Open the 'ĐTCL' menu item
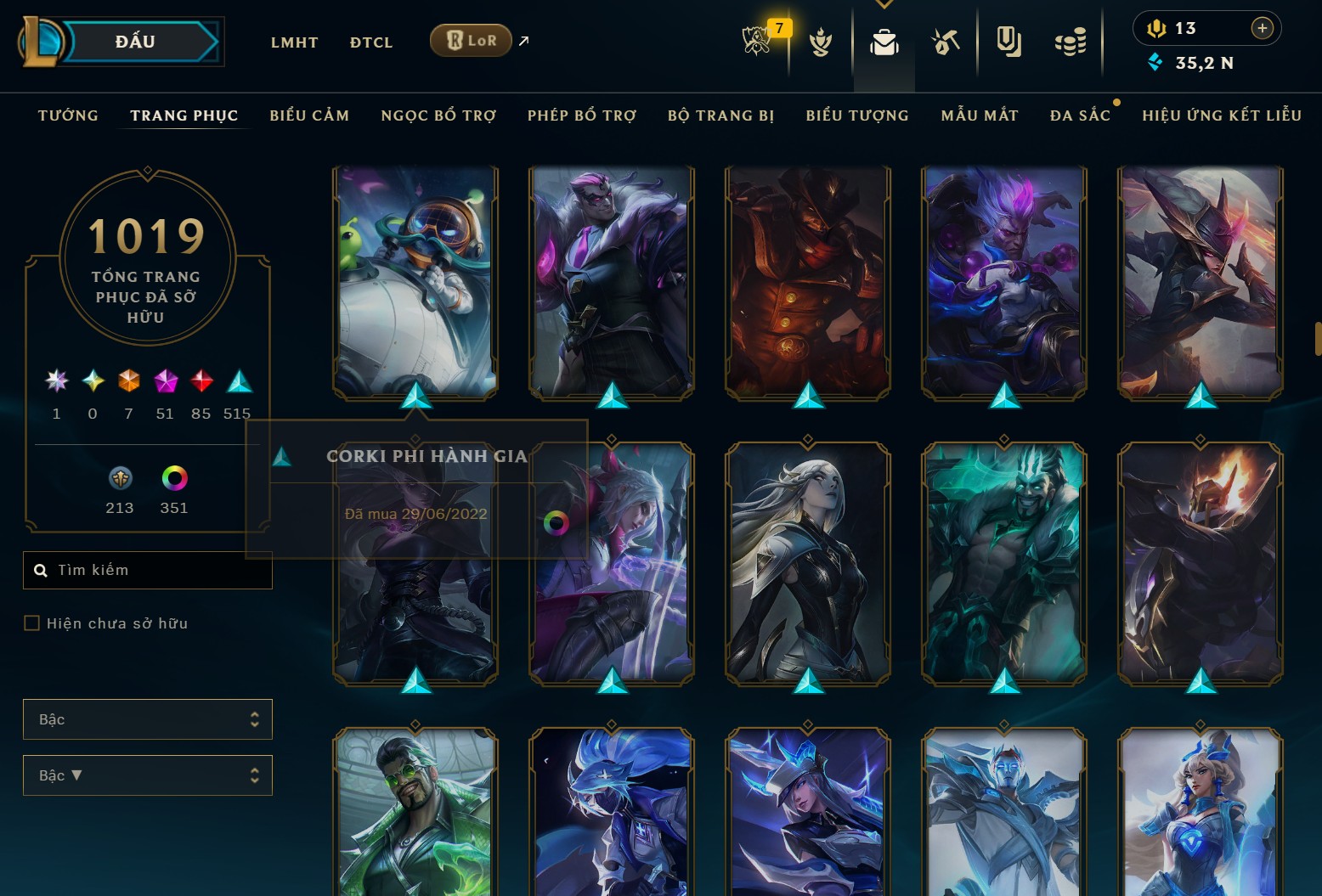The height and width of the screenshot is (896, 1322). pos(370,42)
